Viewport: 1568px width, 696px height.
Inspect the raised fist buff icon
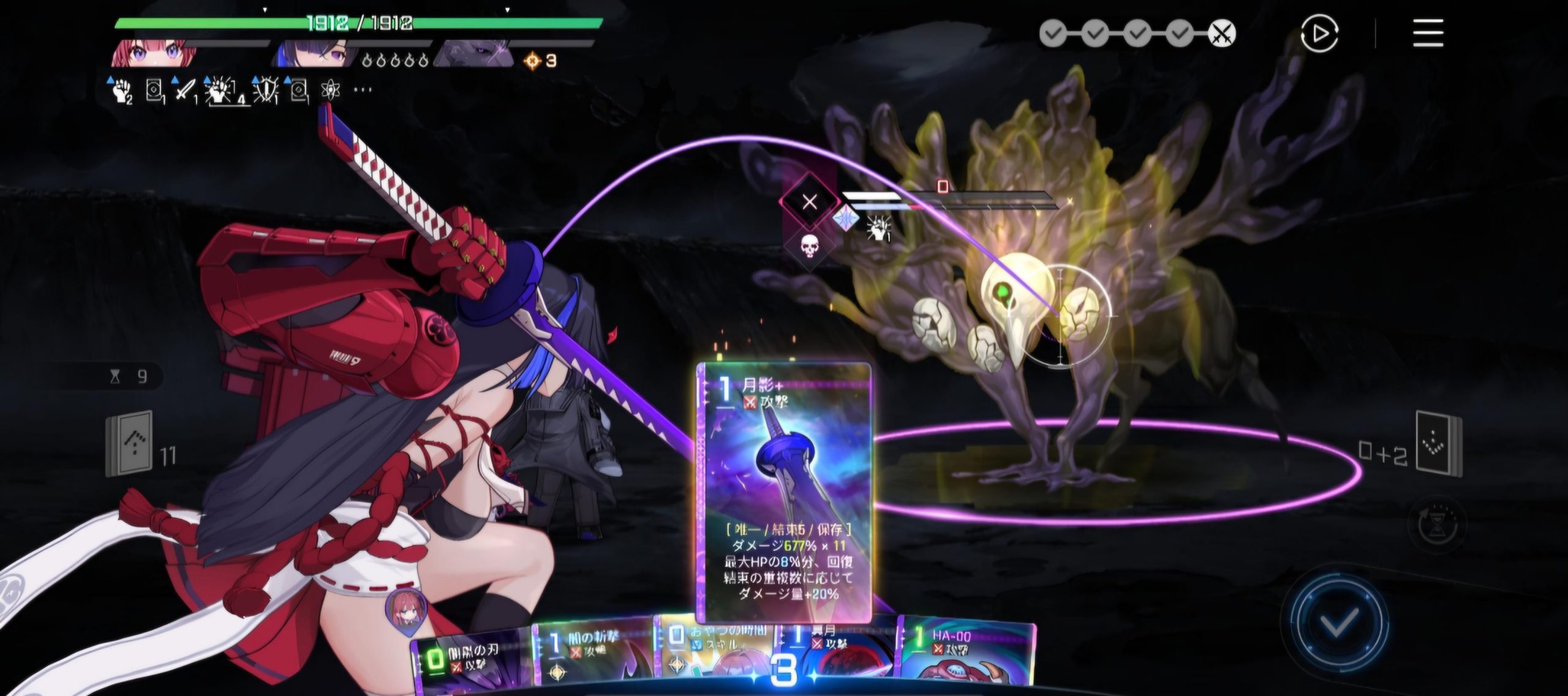(120, 90)
